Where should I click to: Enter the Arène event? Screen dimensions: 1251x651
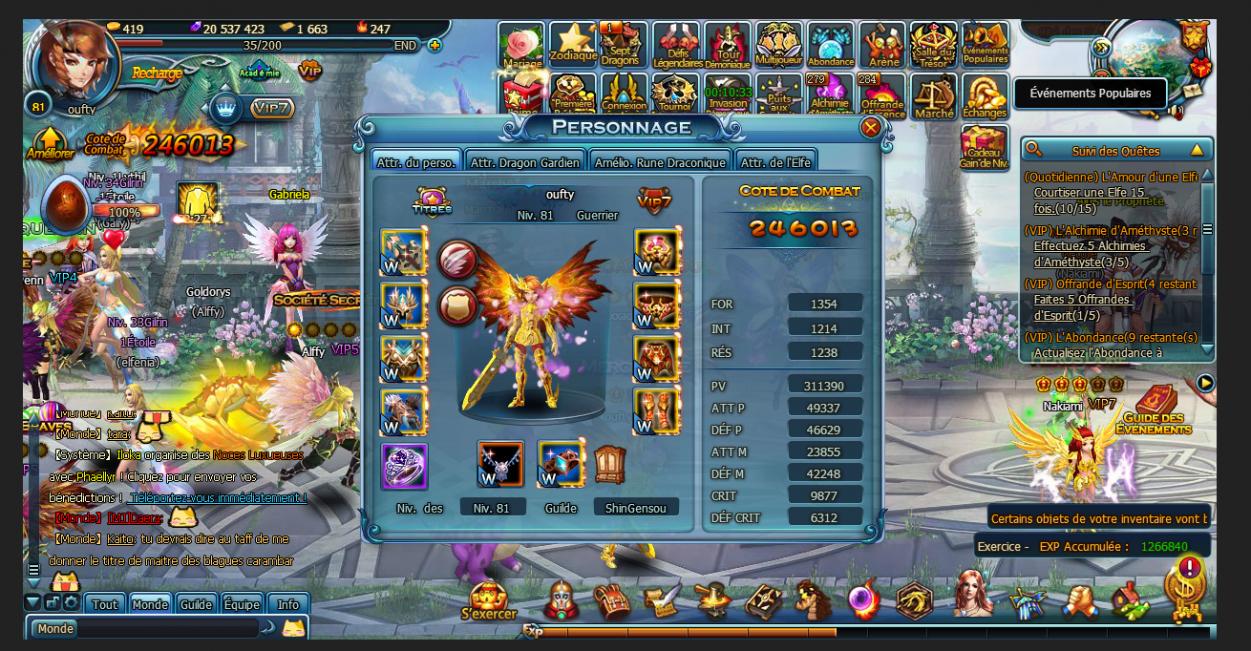[882, 45]
